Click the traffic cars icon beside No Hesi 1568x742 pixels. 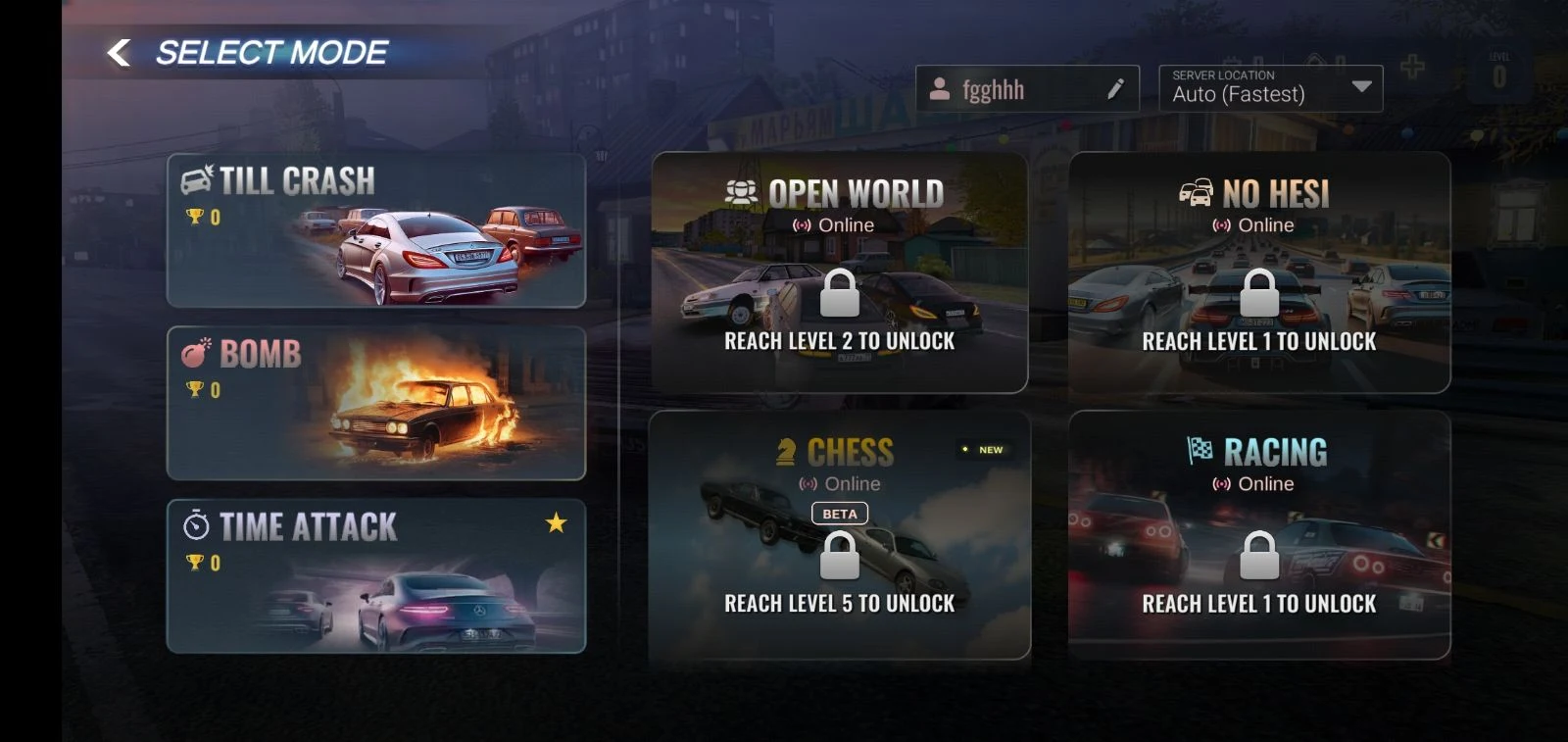pyautogui.click(x=1197, y=193)
